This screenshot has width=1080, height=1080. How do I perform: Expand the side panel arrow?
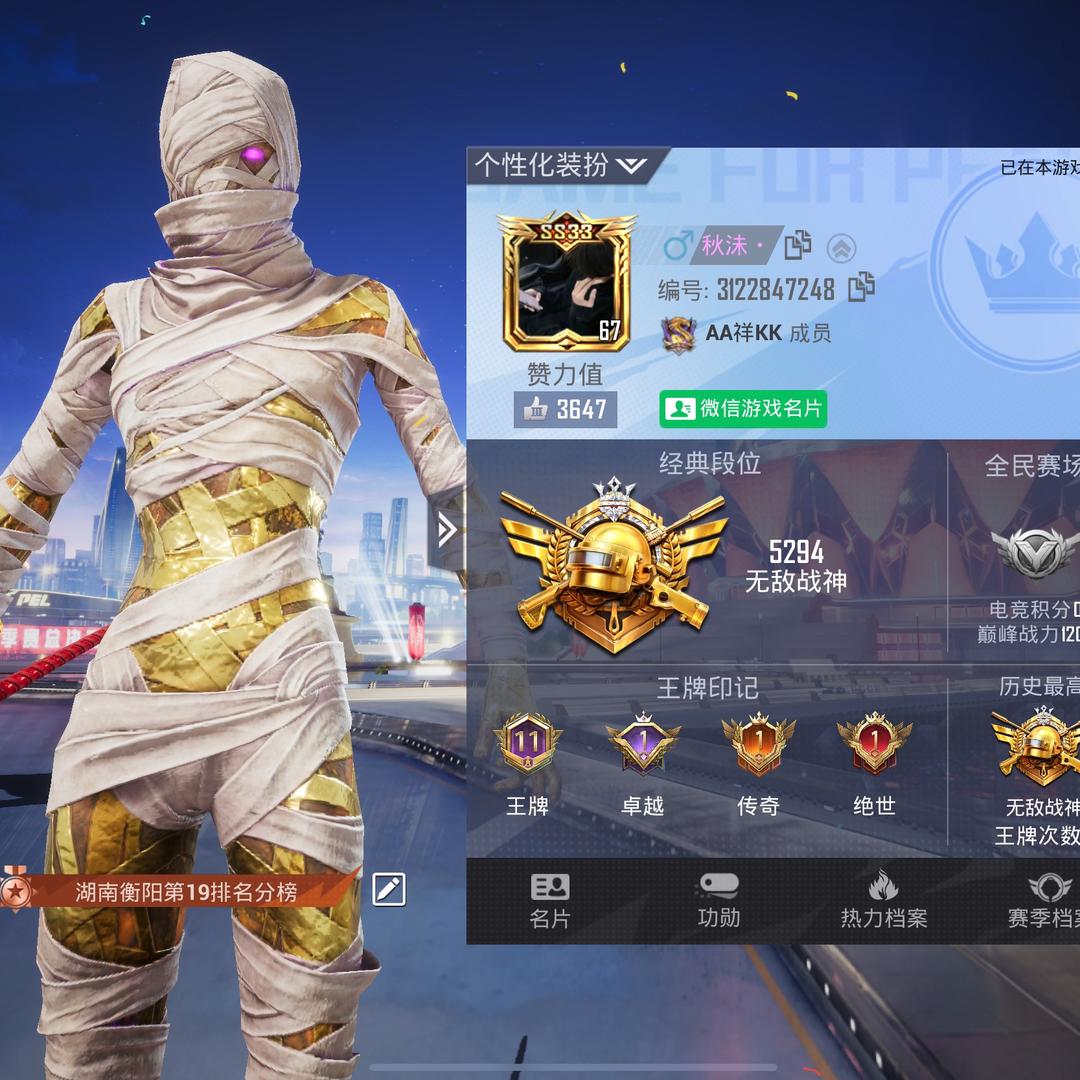coord(447,530)
